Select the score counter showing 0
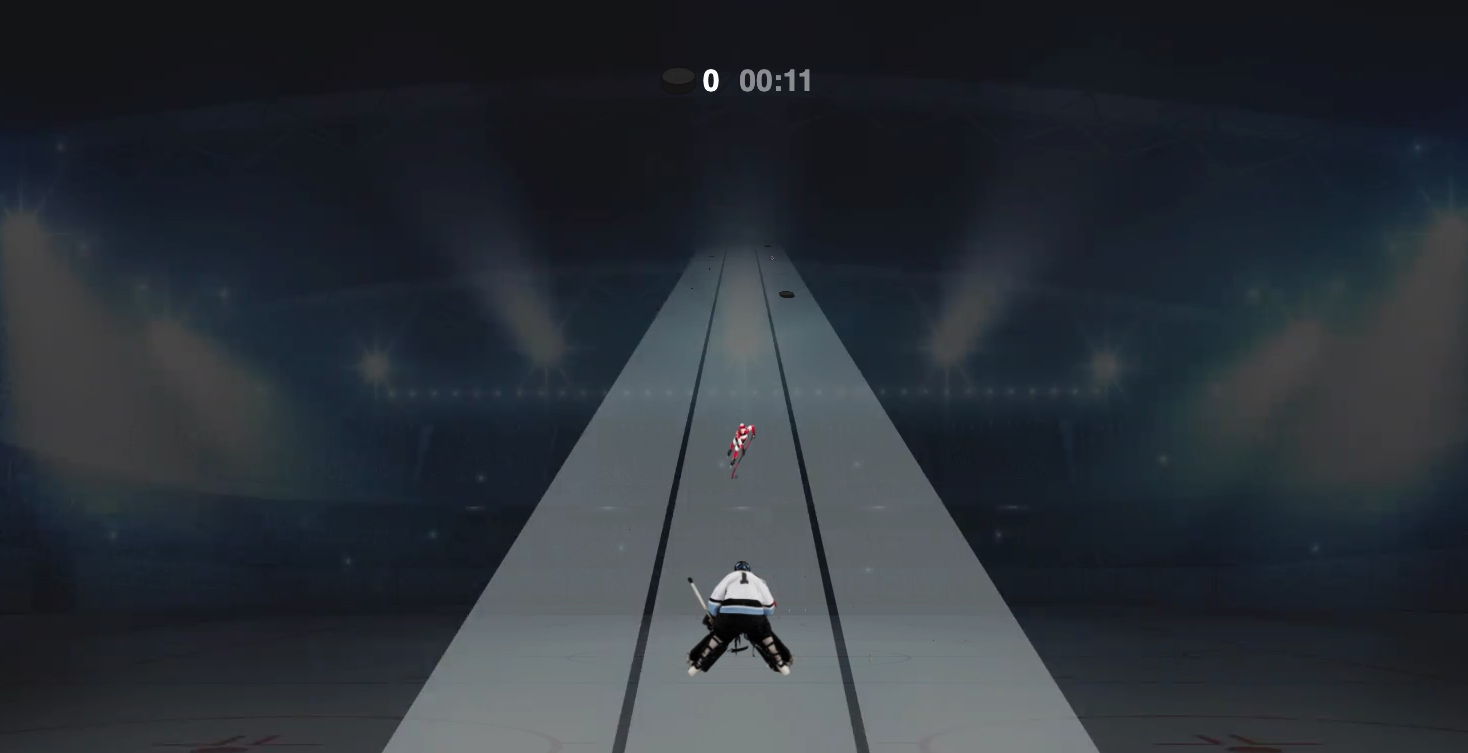Viewport: 1468px width, 753px height. point(710,81)
